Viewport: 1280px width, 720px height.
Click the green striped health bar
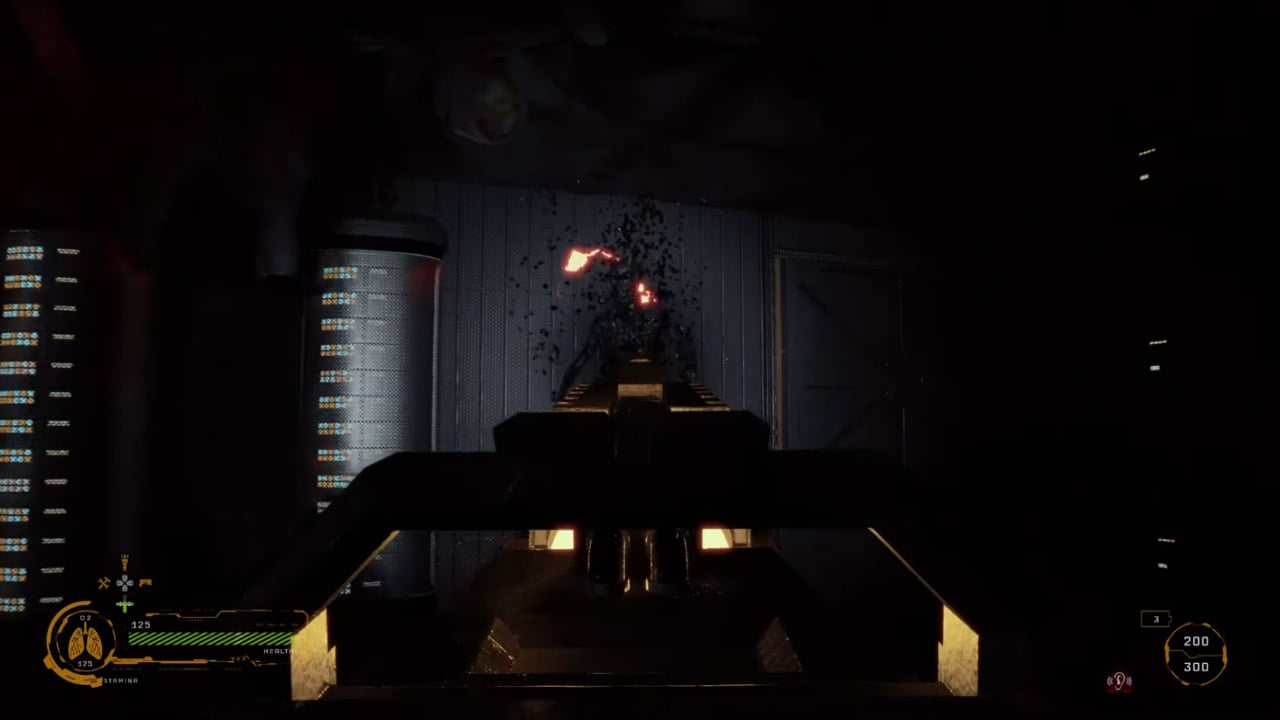[x=210, y=639]
